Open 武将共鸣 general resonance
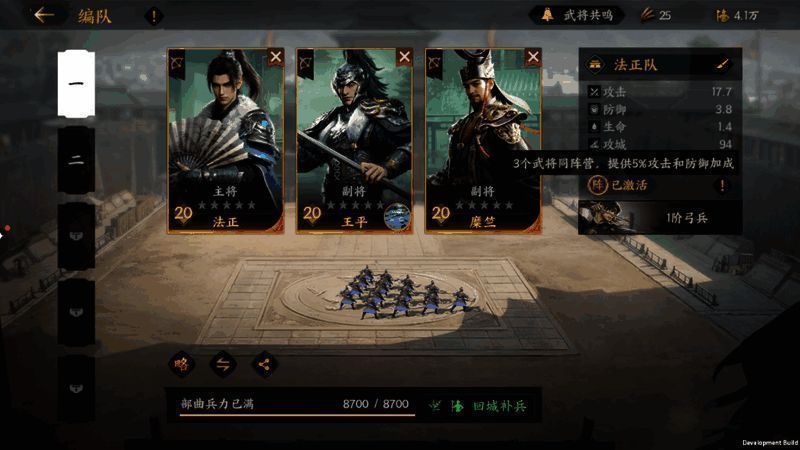 tap(581, 15)
